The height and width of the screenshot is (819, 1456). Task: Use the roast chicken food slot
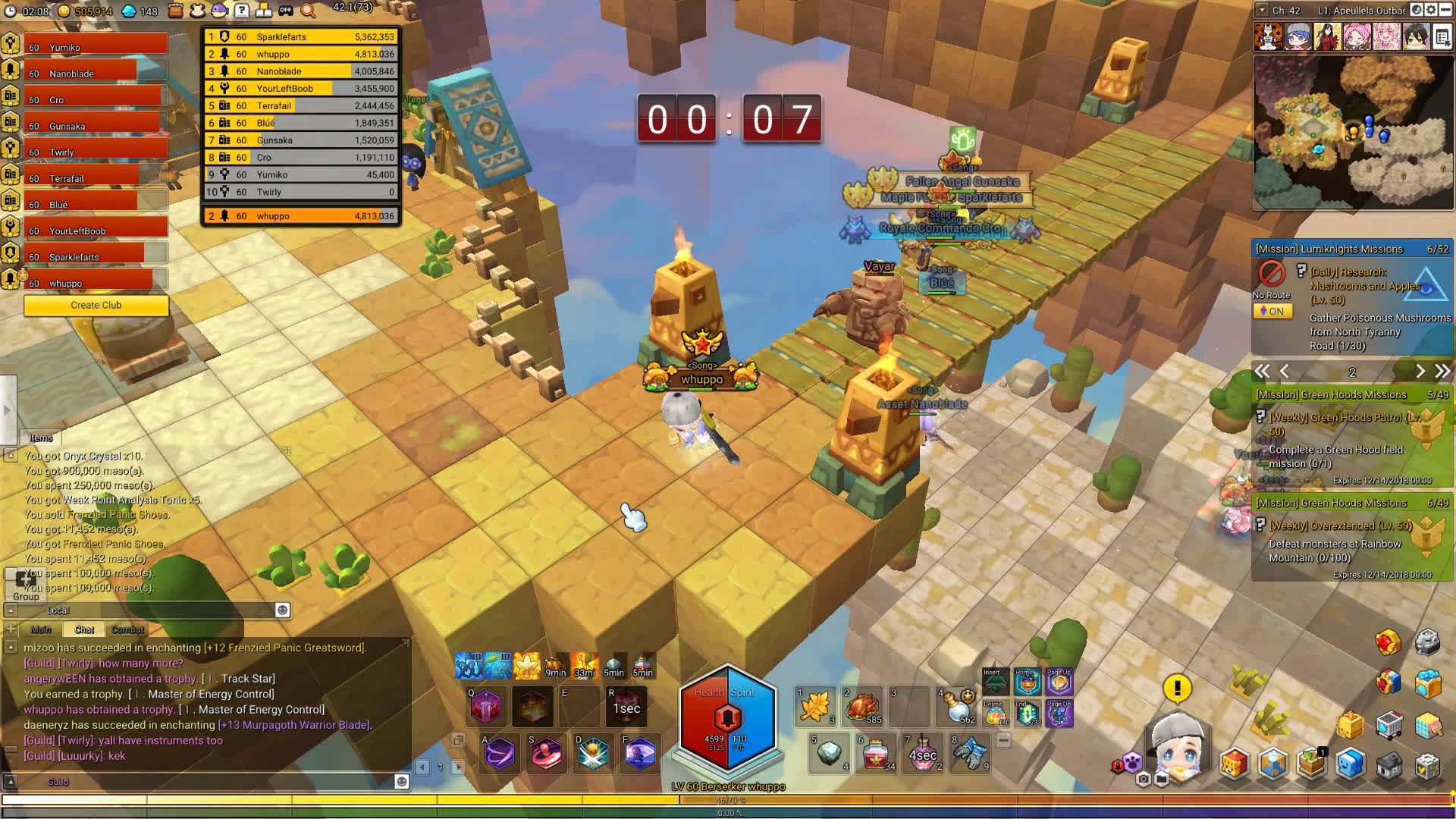[x=862, y=707]
